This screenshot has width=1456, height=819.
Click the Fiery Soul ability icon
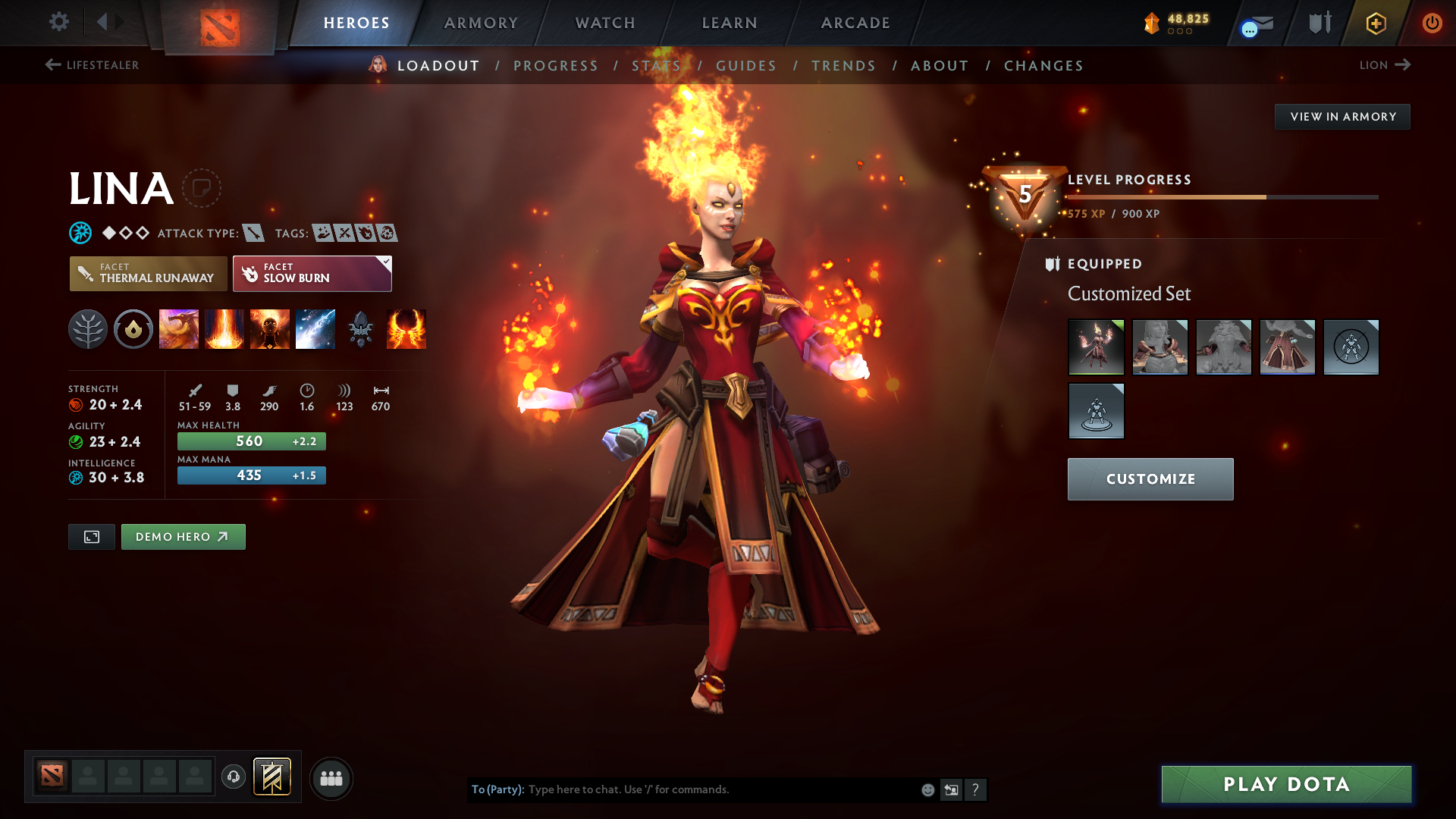(x=270, y=329)
